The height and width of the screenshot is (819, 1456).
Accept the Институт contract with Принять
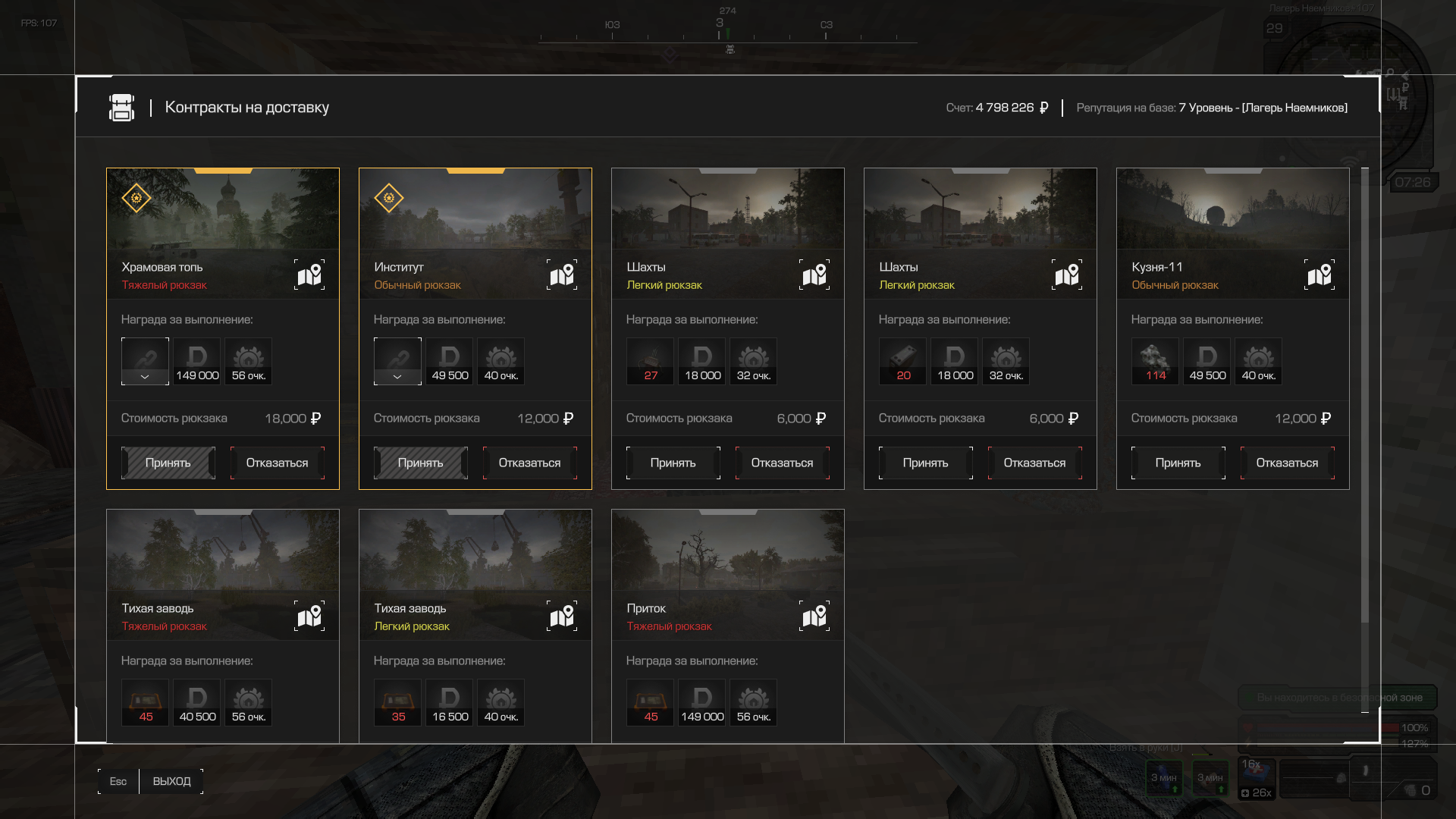(420, 463)
